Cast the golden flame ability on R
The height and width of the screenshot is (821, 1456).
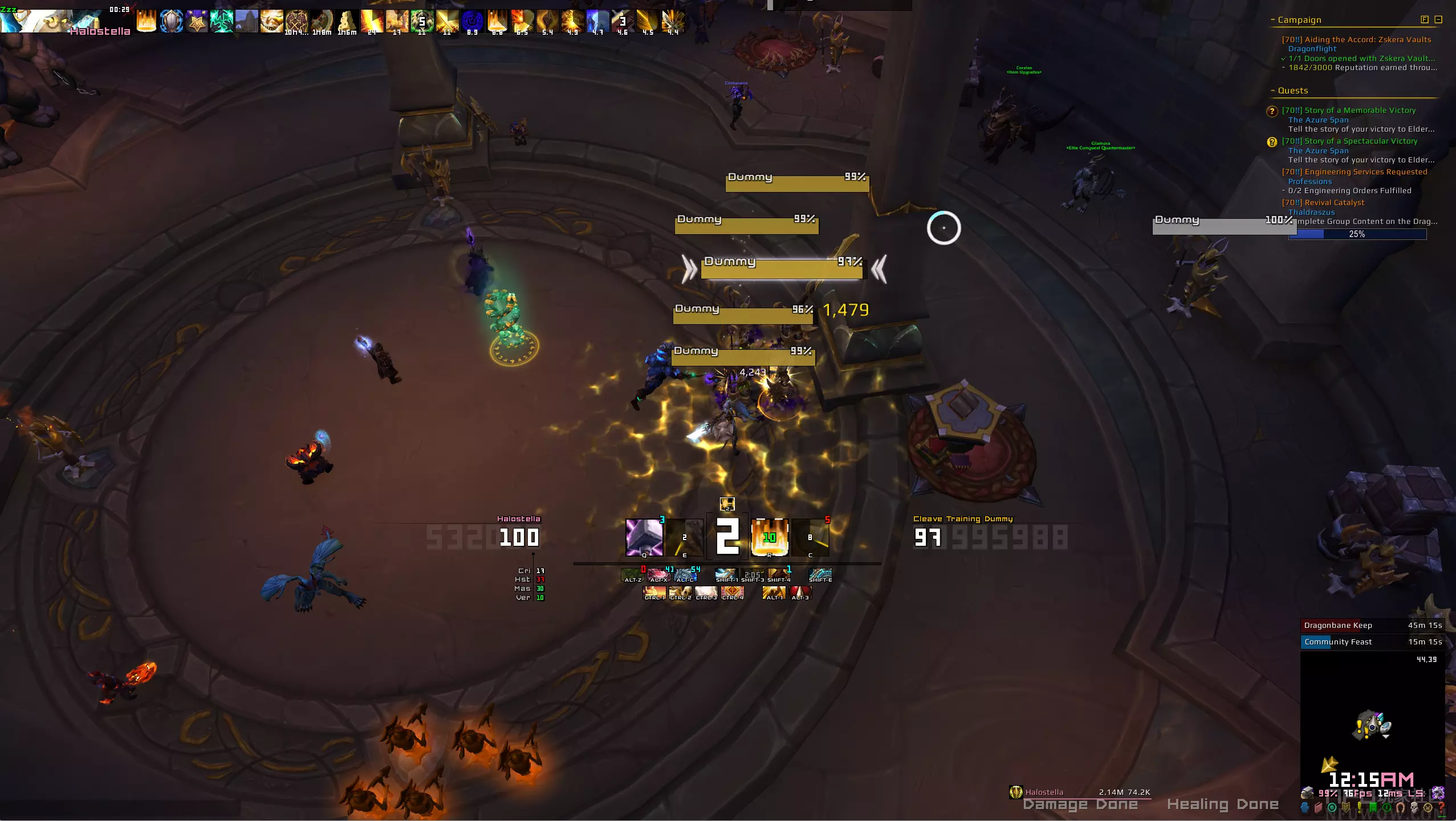click(x=770, y=537)
